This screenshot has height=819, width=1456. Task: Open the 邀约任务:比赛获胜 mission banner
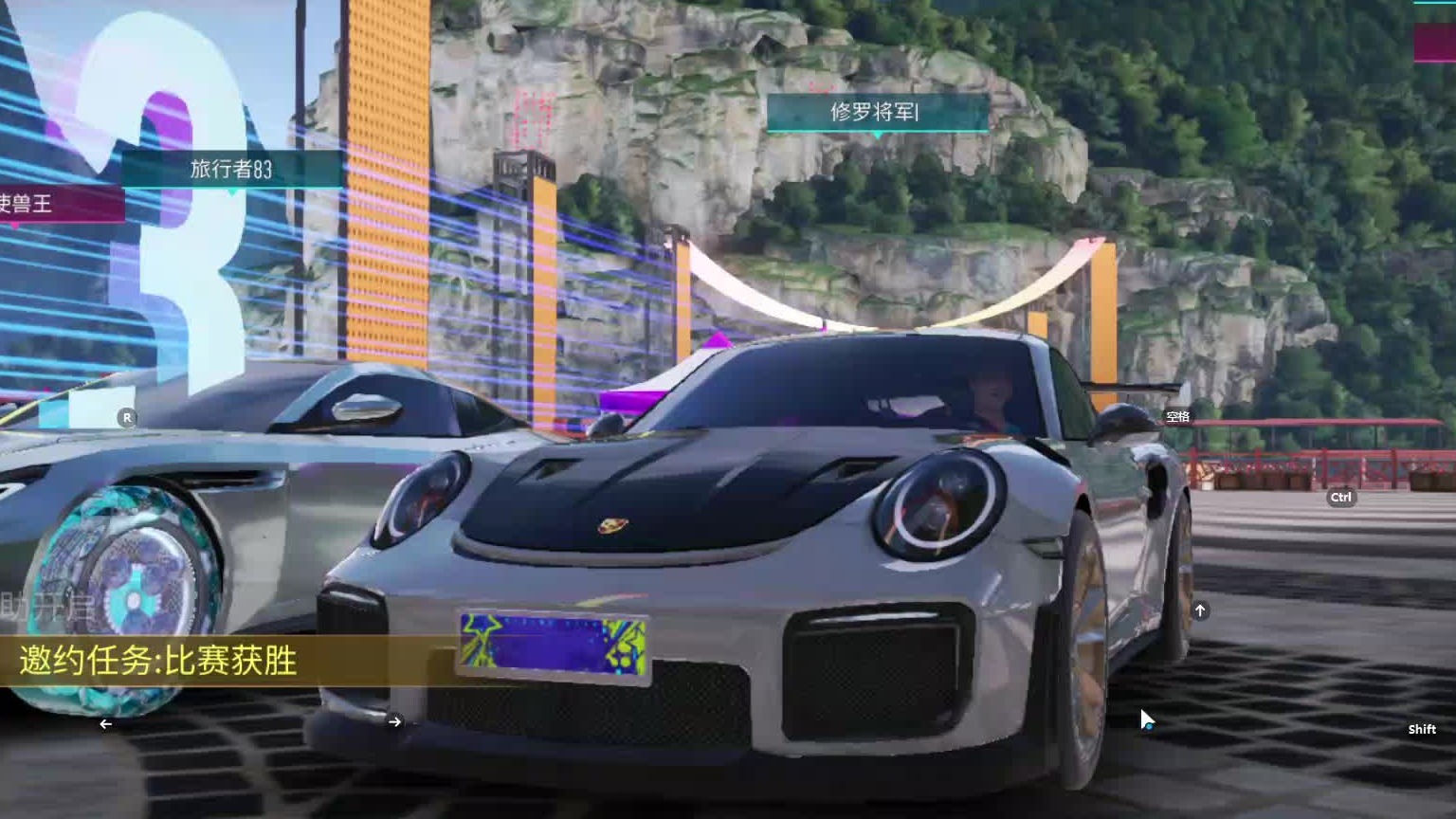(x=159, y=661)
